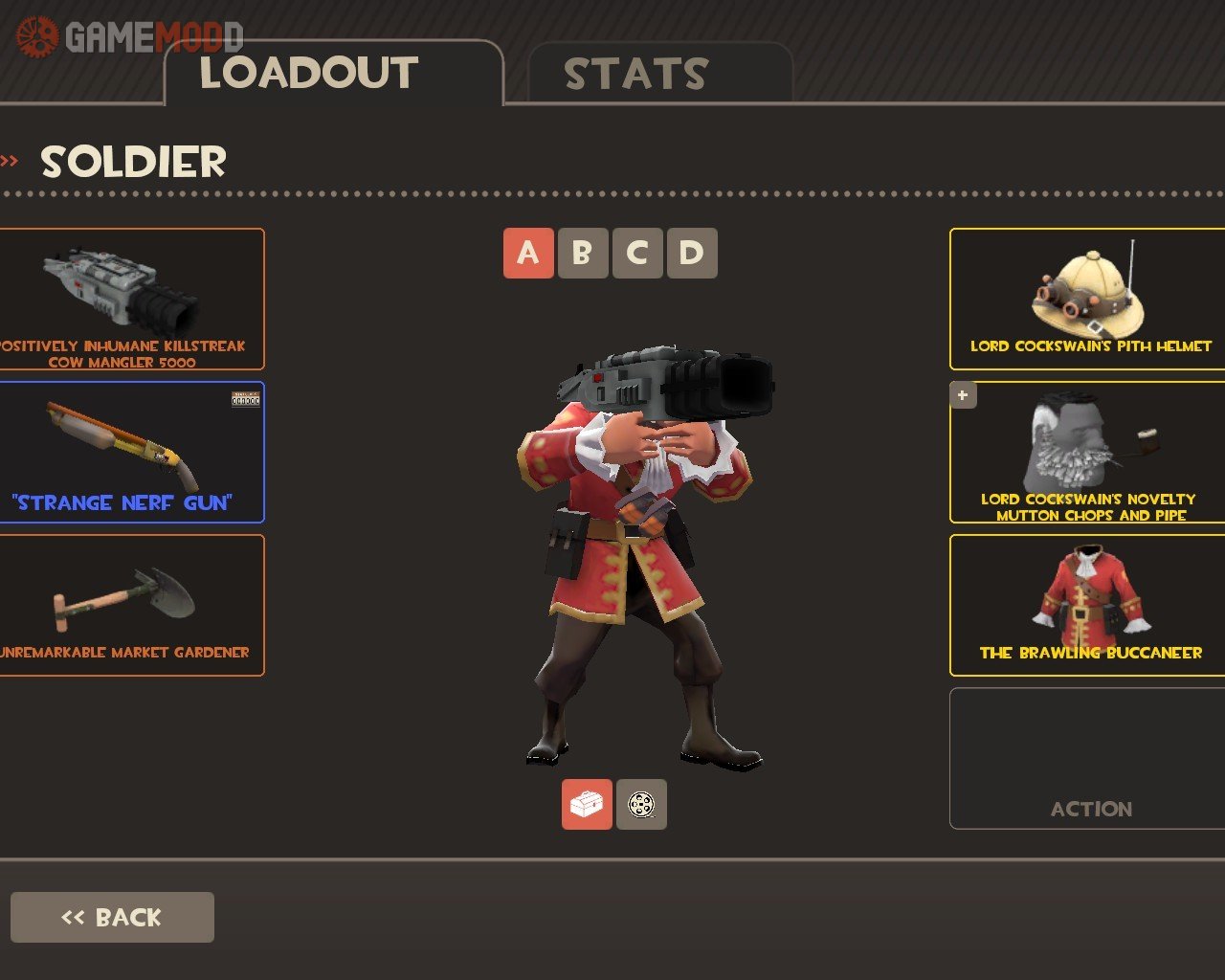Show the loadout items view toolbox button

point(587,804)
